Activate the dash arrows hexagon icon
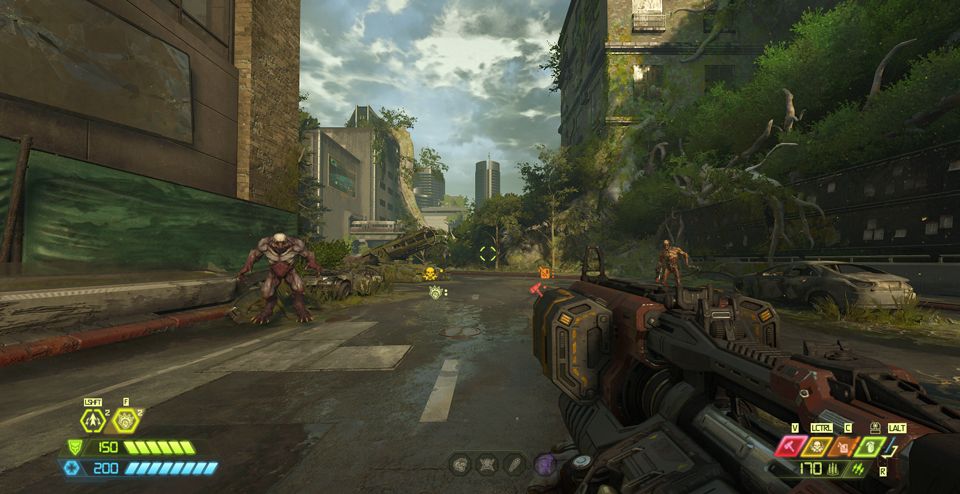This screenshot has height=494, width=960. [93, 421]
